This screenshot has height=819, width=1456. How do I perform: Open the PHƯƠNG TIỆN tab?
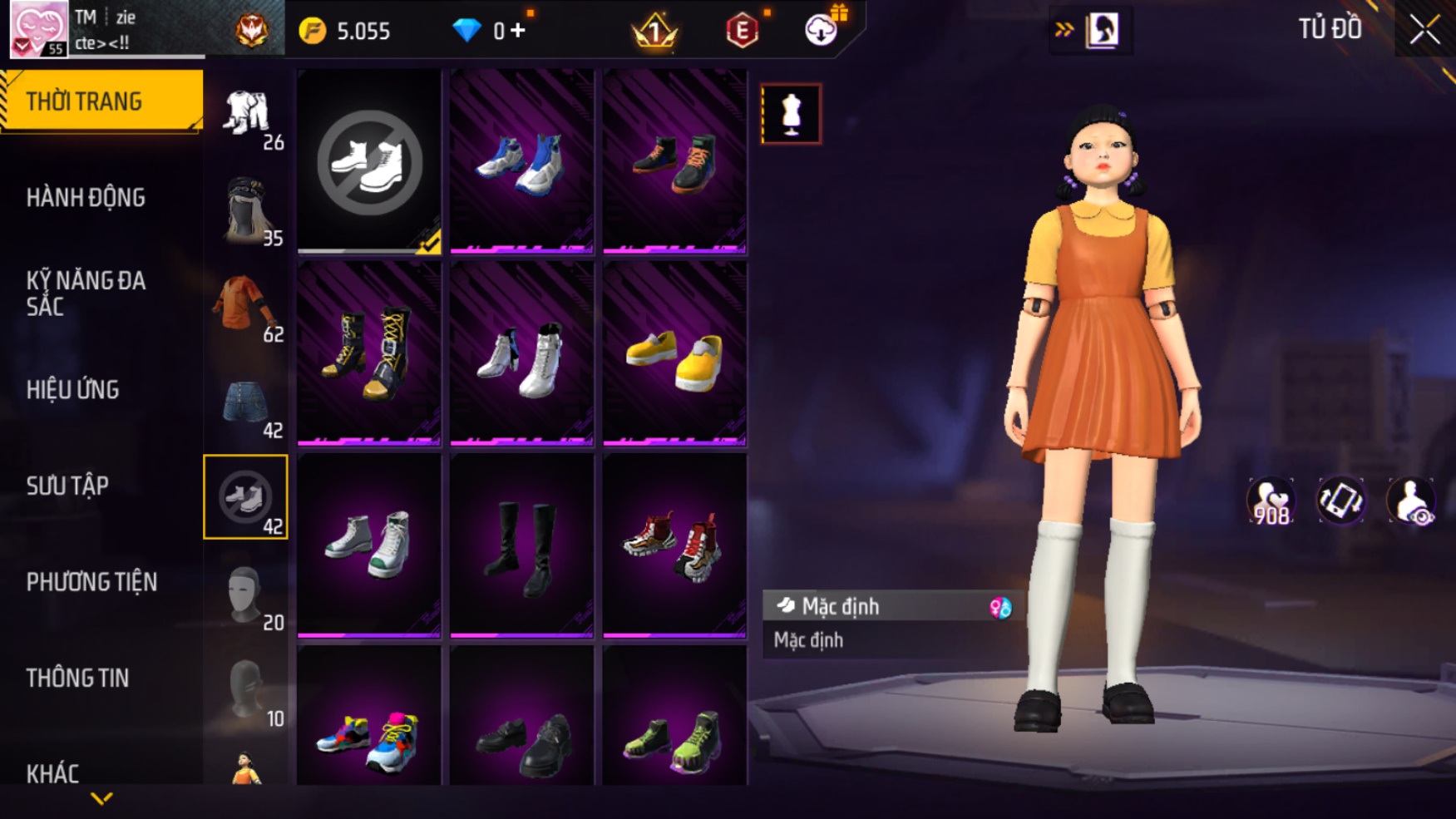point(91,582)
